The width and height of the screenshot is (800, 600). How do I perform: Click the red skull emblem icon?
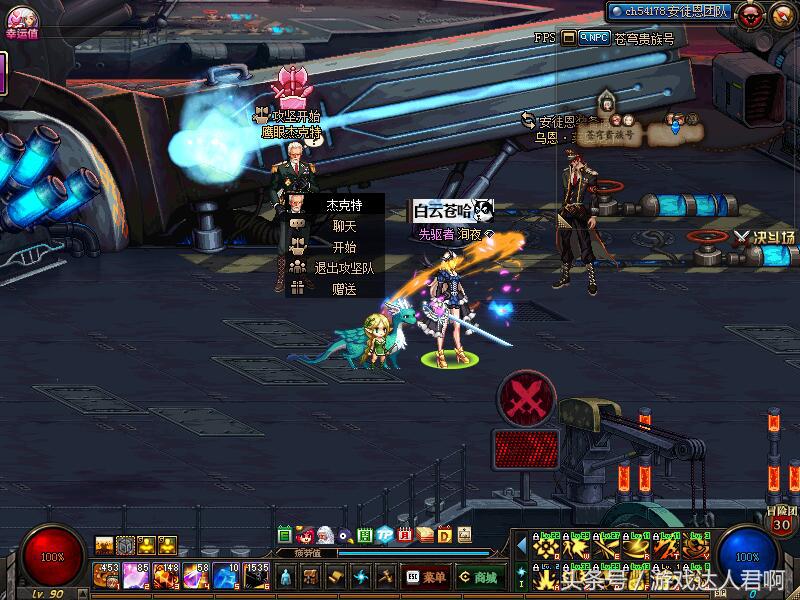coord(752,14)
